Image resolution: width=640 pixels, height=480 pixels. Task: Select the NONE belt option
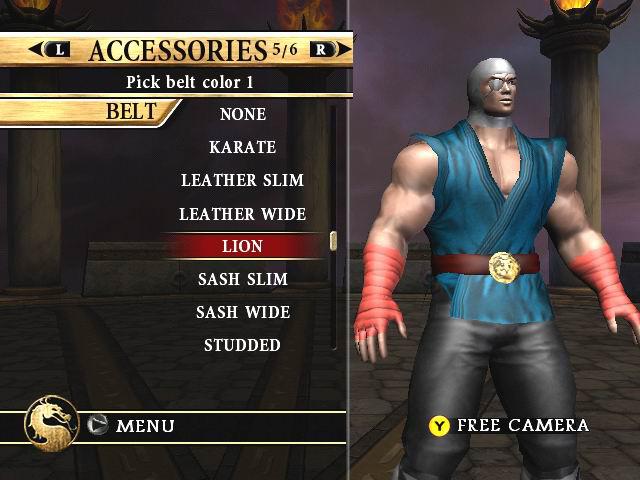pyautogui.click(x=242, y=114)
